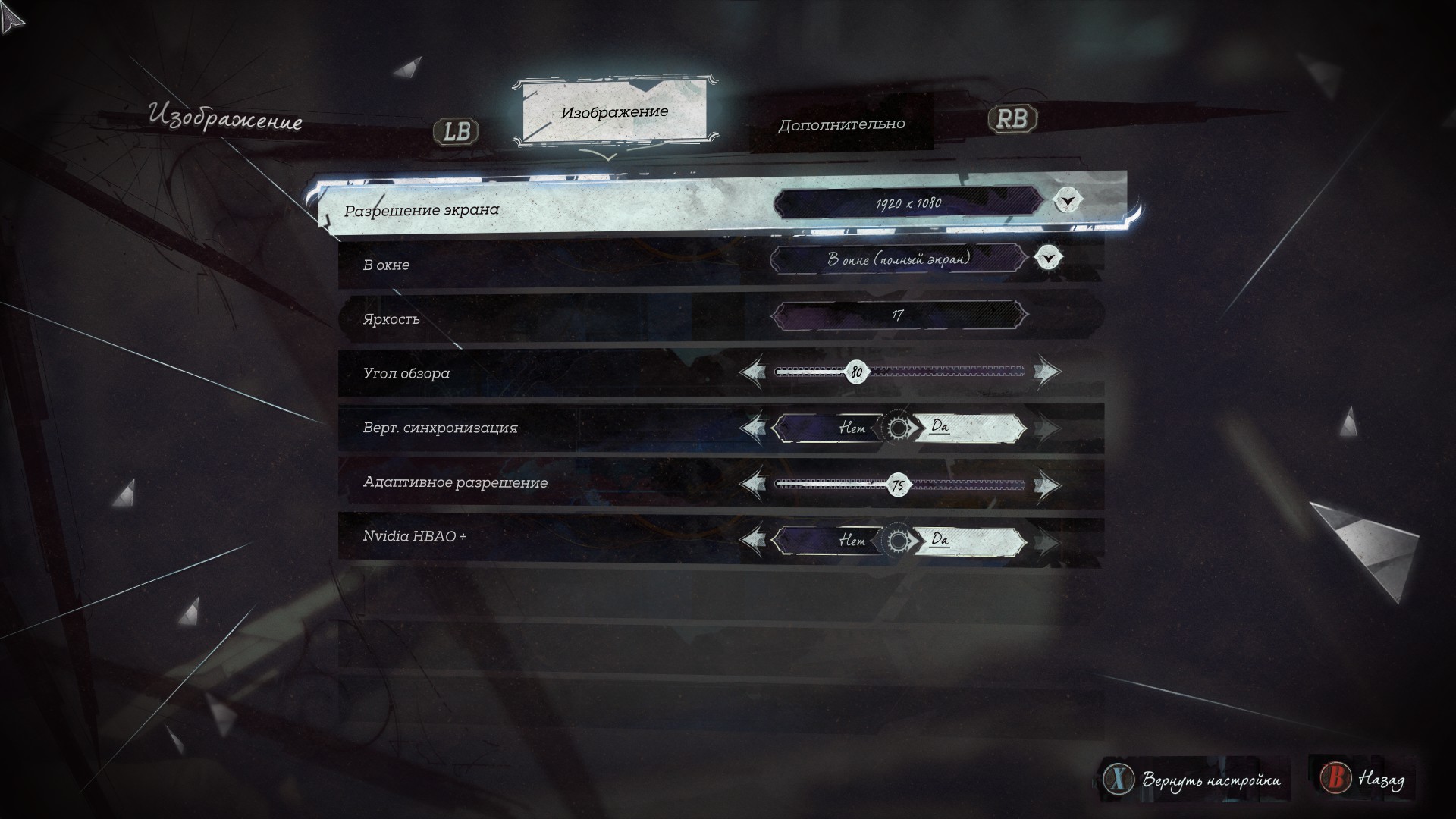This screenshot has height=819, width=1456.
Task: Click the Угол обзора slider handle
Action: coord(856,372)
